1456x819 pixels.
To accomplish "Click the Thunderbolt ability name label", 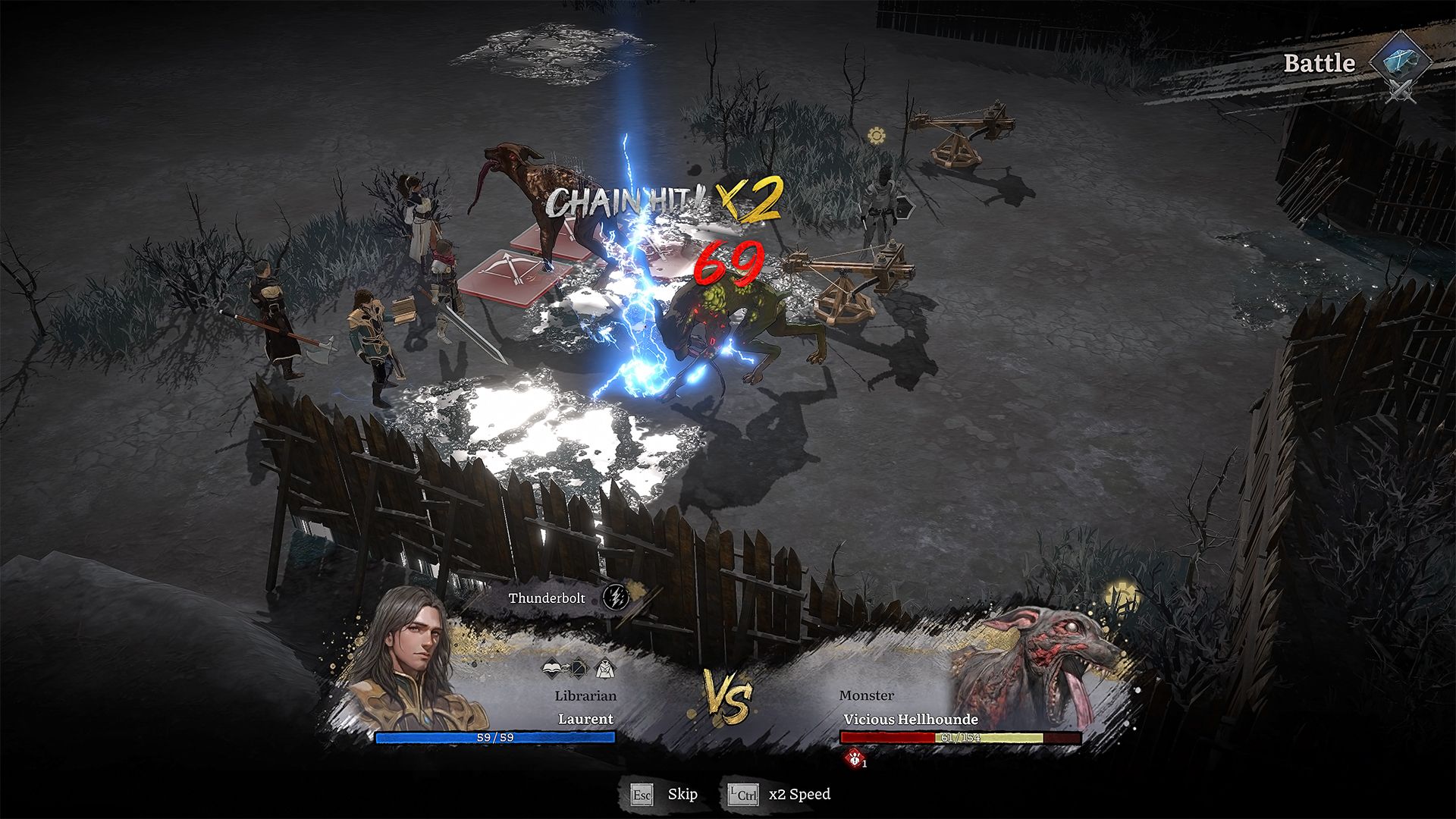I will (547, 598).
